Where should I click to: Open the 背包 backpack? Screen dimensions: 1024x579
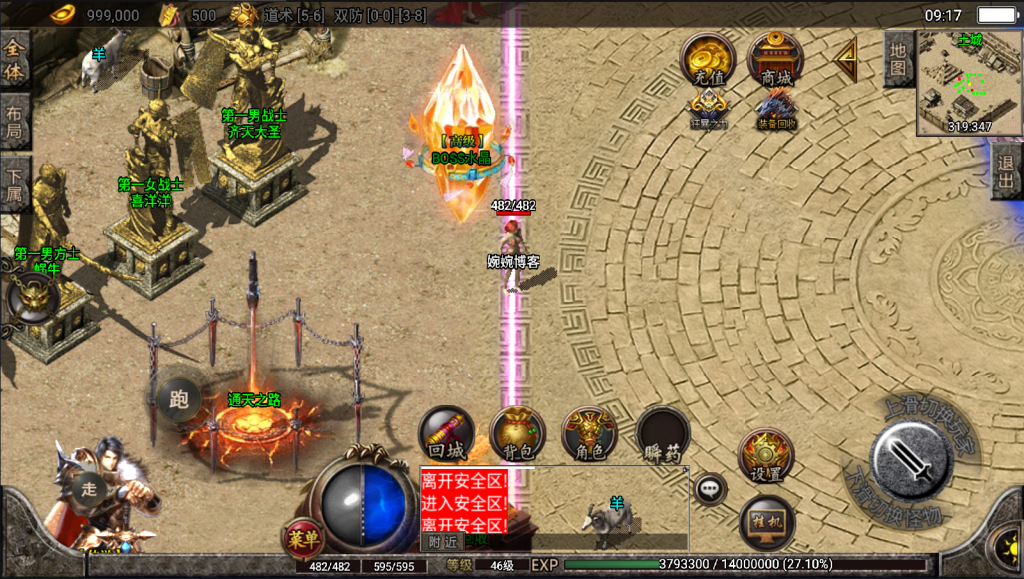coord(517,435)
